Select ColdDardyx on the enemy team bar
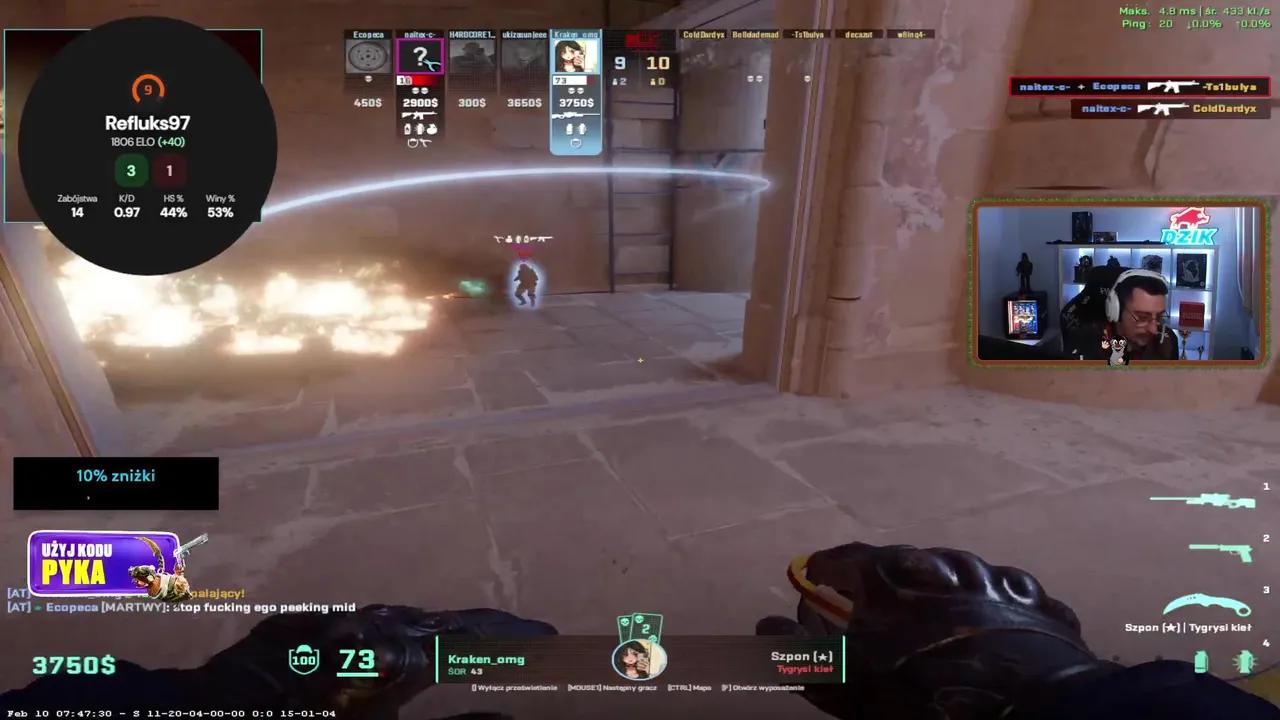The height and width of the screenshot is (720, 1280). coord(704,34)
